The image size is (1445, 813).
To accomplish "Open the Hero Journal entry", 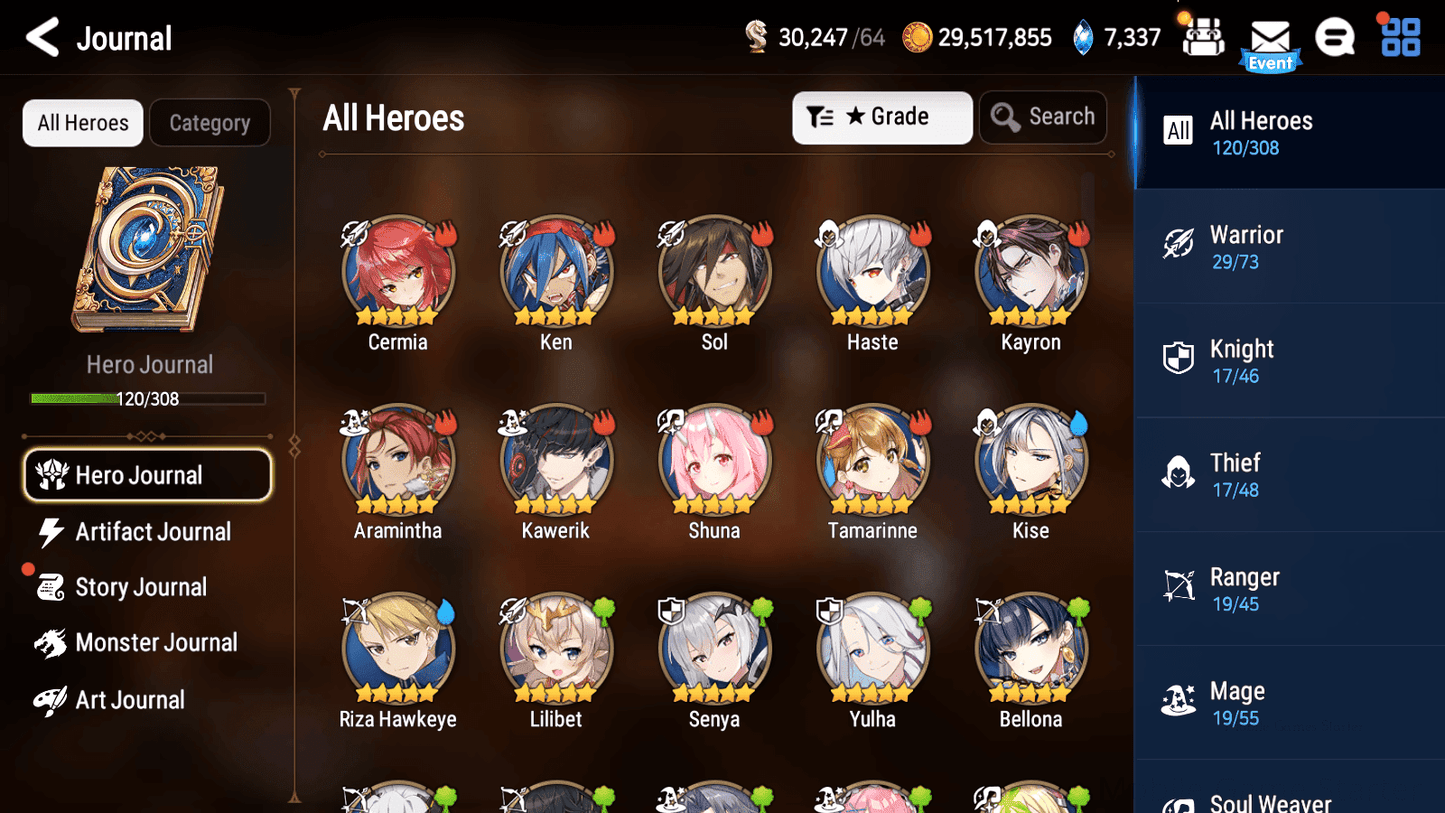I will pos(147,475).
